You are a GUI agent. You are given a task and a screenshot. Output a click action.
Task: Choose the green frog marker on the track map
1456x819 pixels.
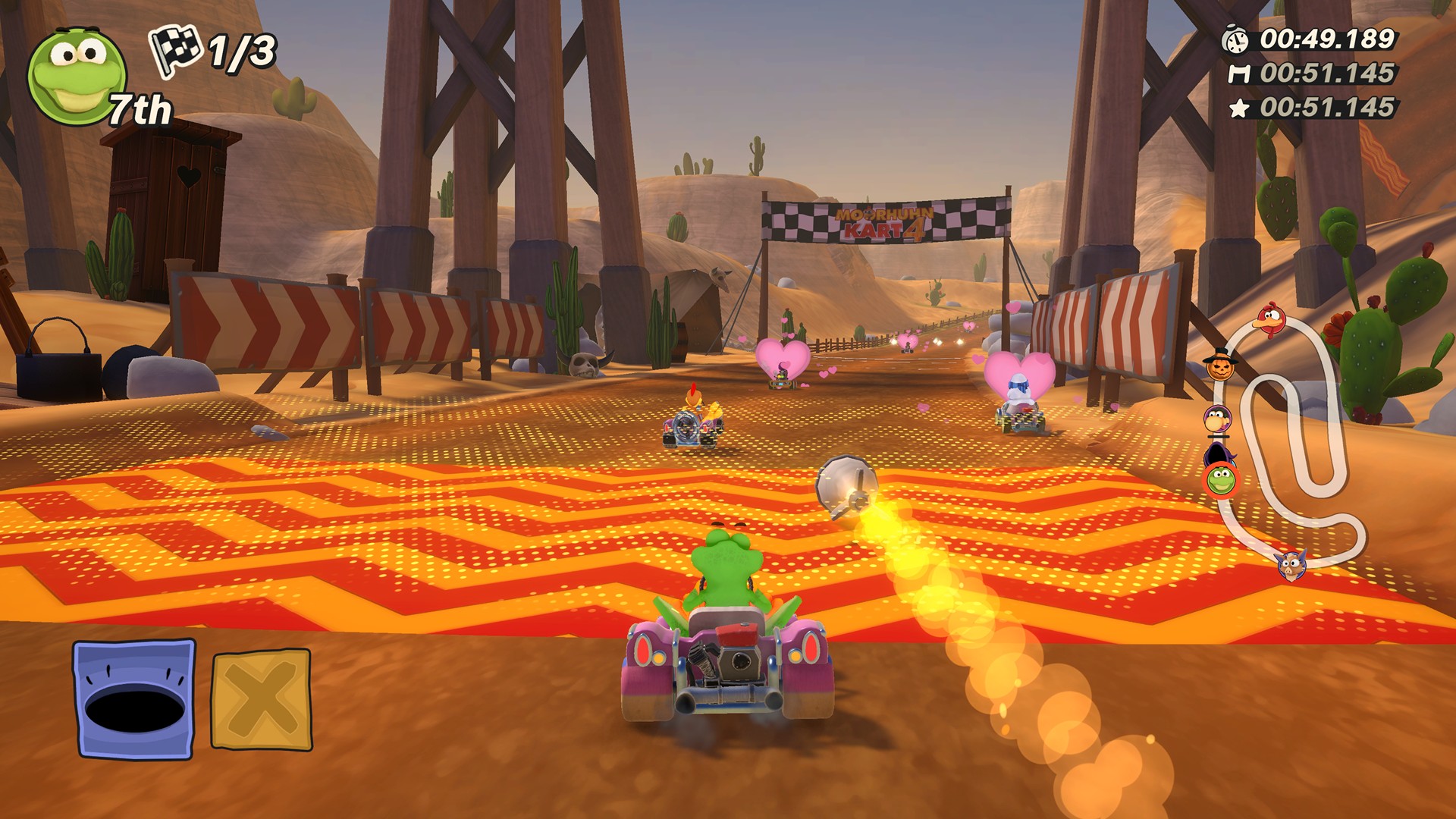click(x=1221, y=480)
